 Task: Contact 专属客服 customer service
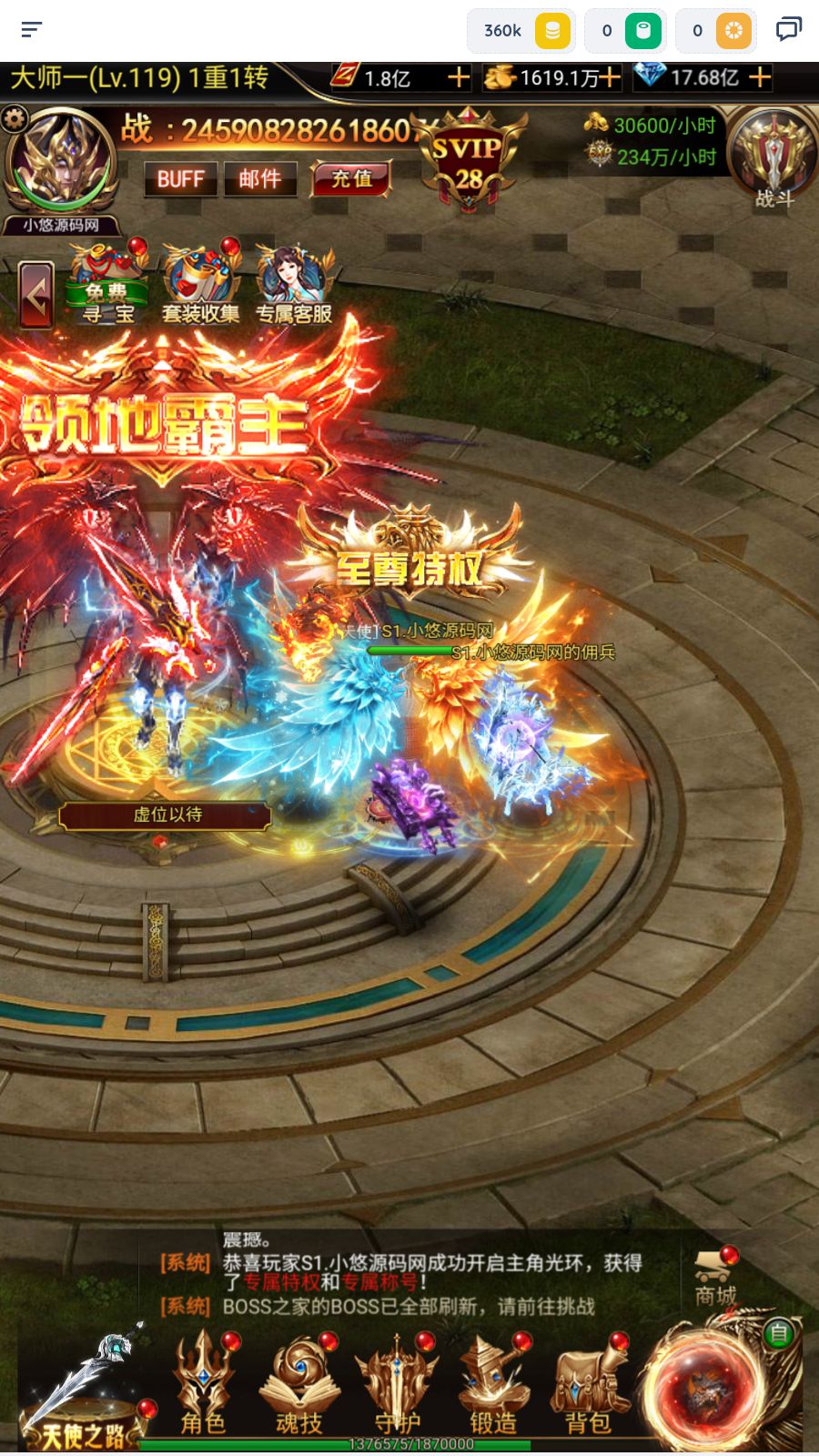294,286
